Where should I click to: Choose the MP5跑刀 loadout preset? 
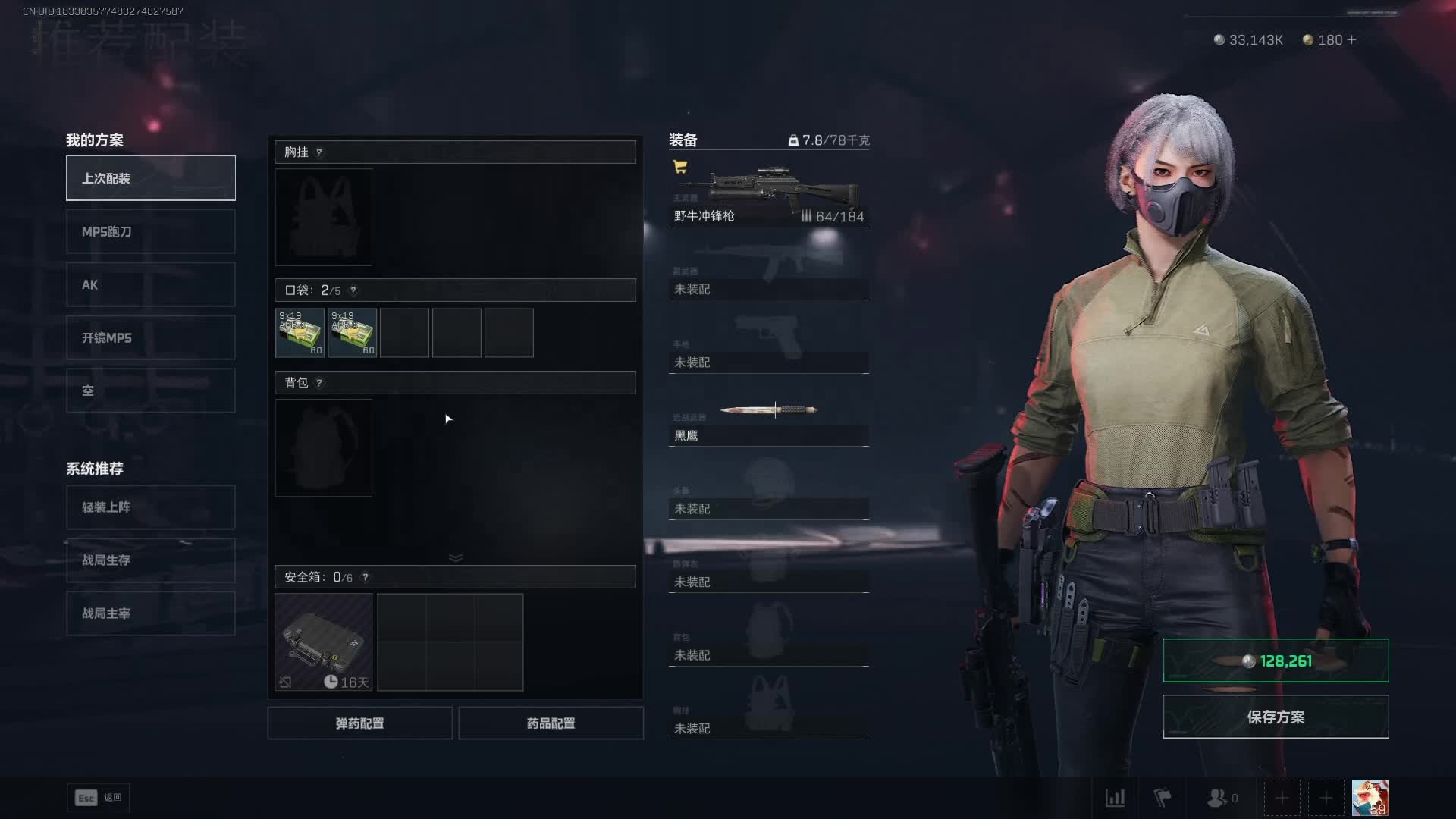[150, 231]
